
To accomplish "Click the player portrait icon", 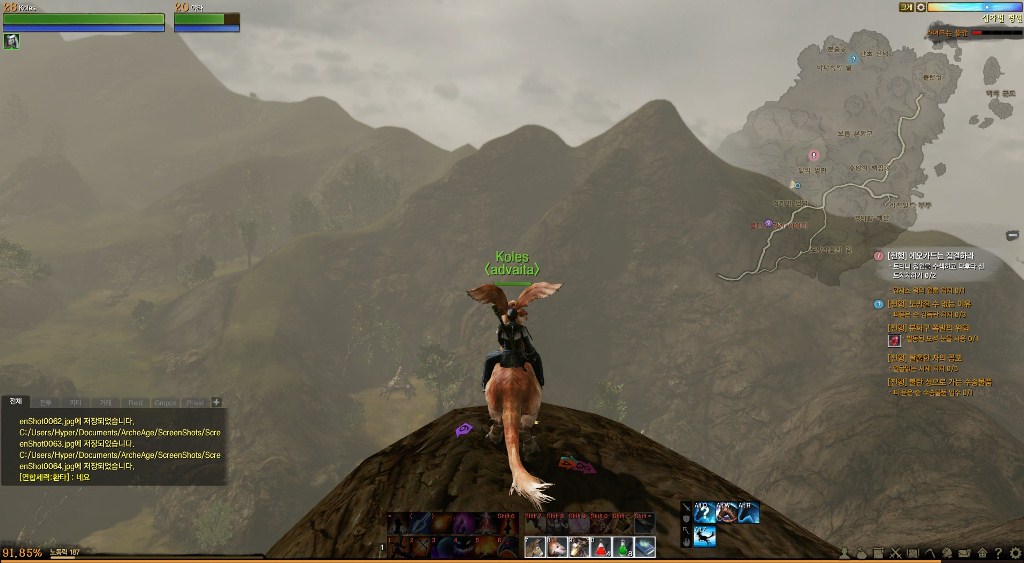I will [x=12, y=41].
